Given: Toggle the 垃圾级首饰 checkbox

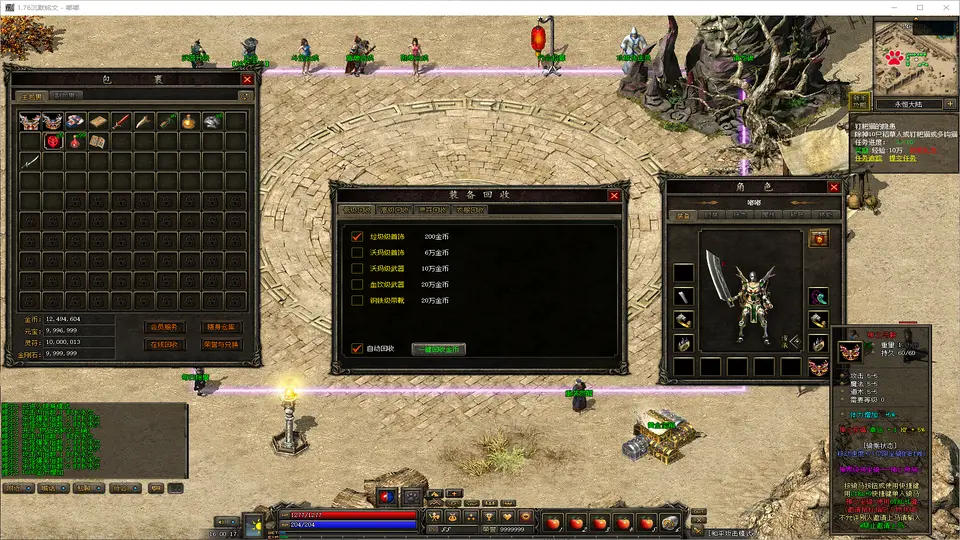Looking at the screenshot, I should click(x=357, y=237).
